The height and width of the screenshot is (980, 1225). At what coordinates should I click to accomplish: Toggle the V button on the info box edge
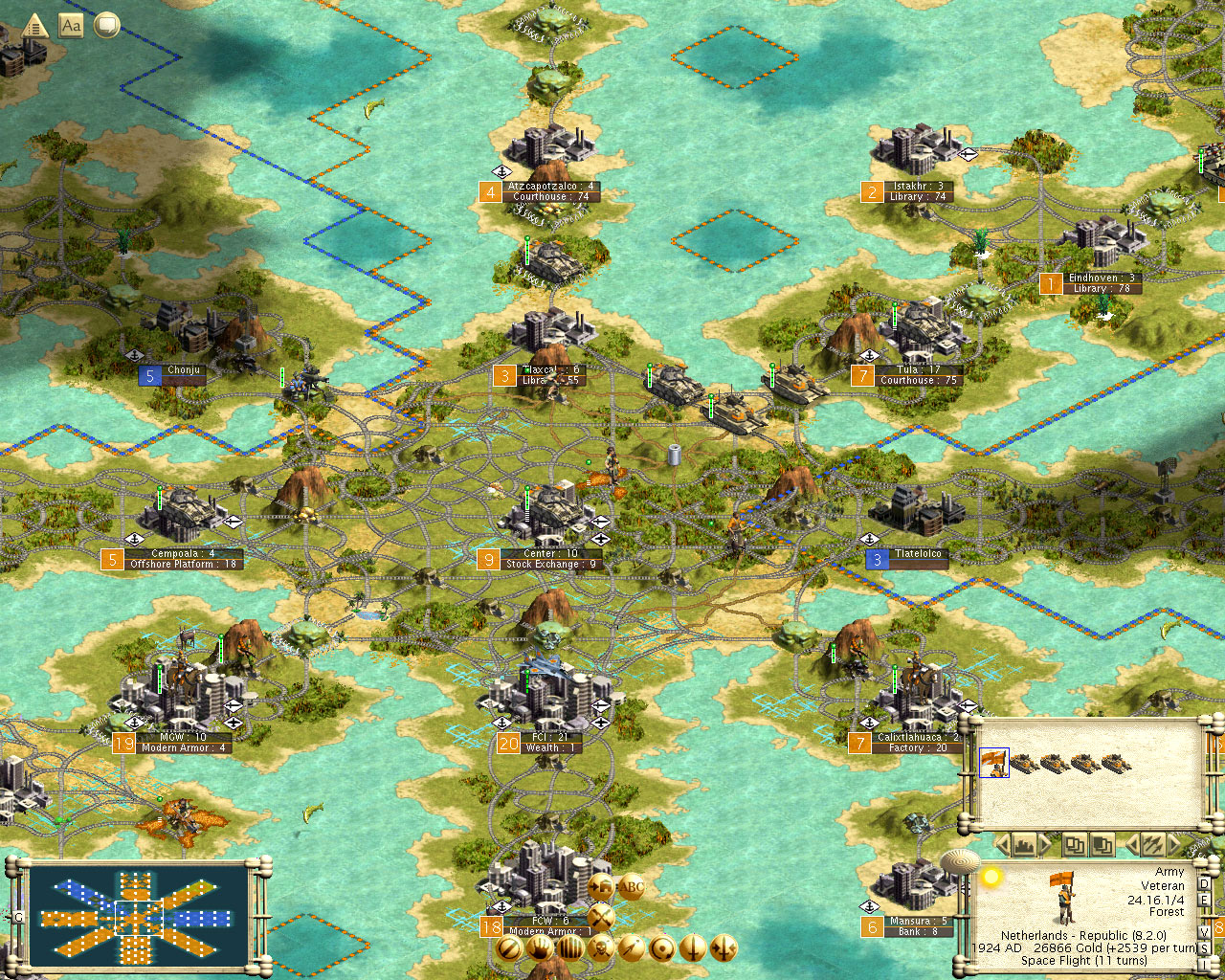pos(1205,931)
